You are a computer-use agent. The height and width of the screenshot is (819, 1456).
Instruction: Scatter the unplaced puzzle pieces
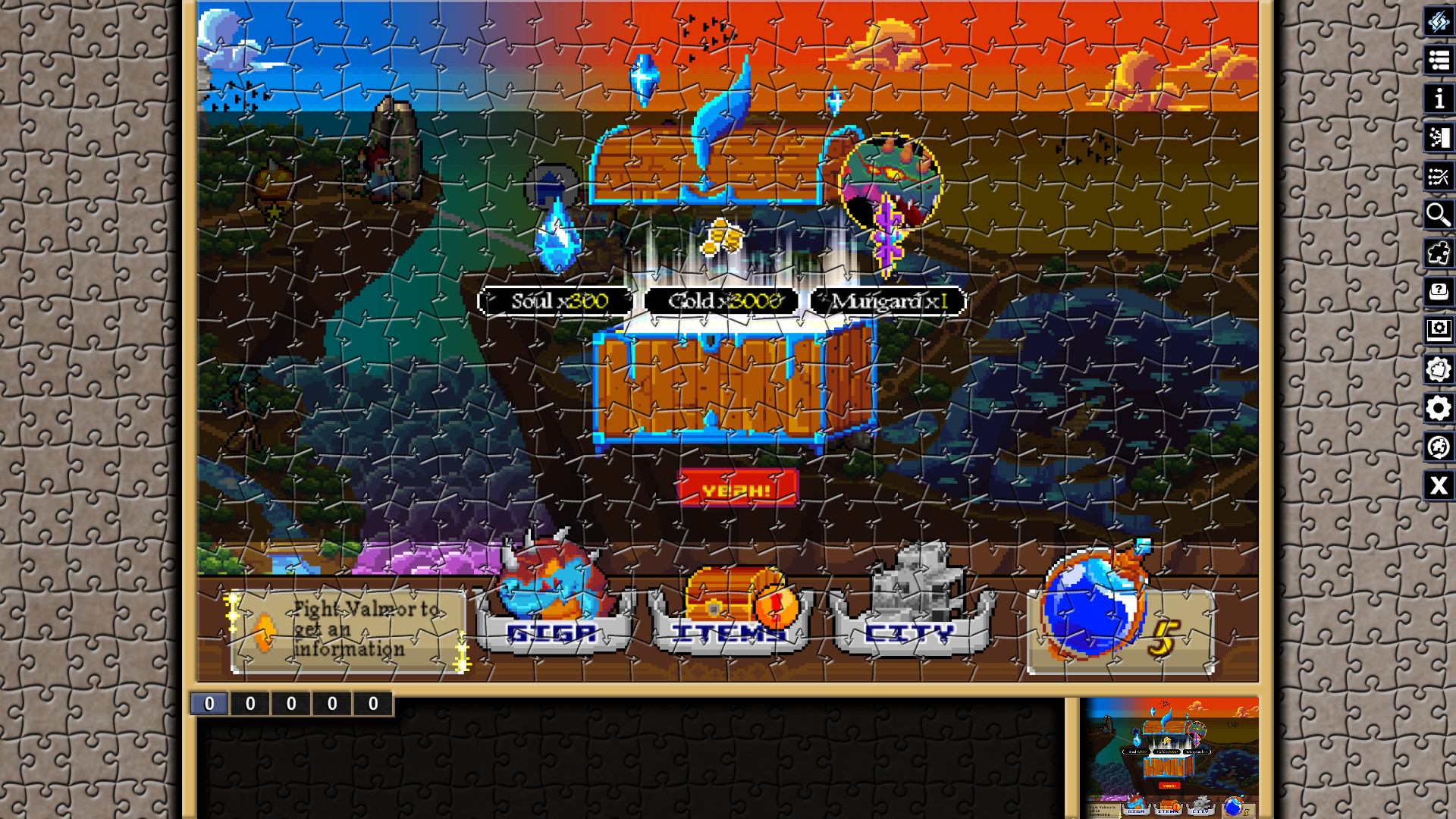click(1439, 177)
